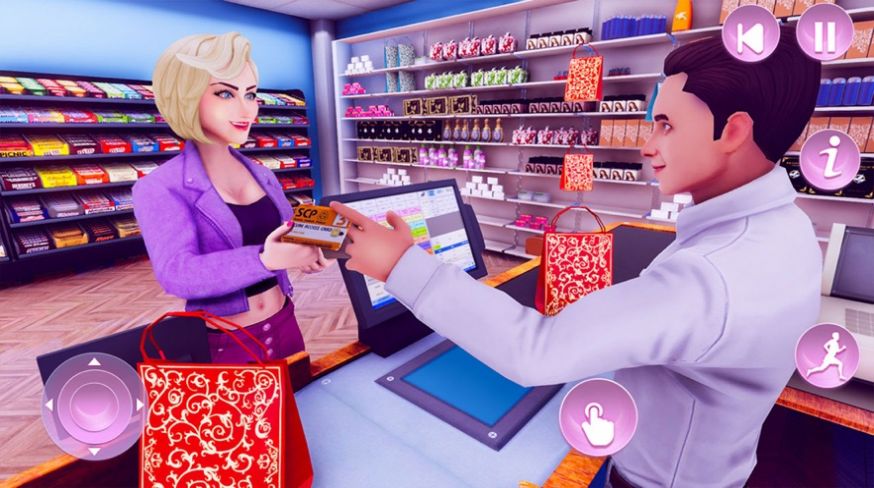Viewport: 874px width, 488px height.
Task: Tap the hand interact button
Action: pyautogui.click(x=598, y=417)
